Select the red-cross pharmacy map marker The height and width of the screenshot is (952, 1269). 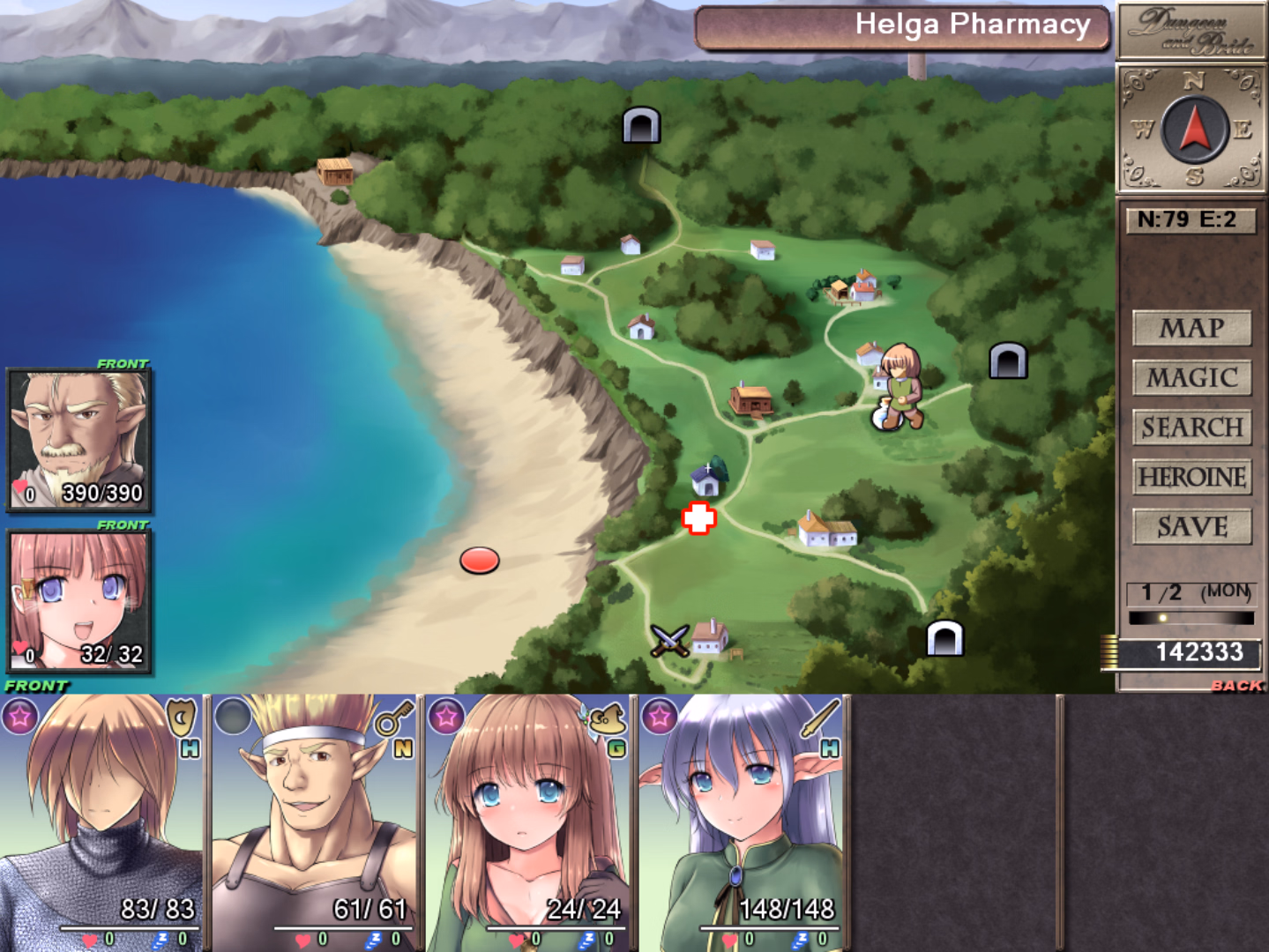(698, 518)
